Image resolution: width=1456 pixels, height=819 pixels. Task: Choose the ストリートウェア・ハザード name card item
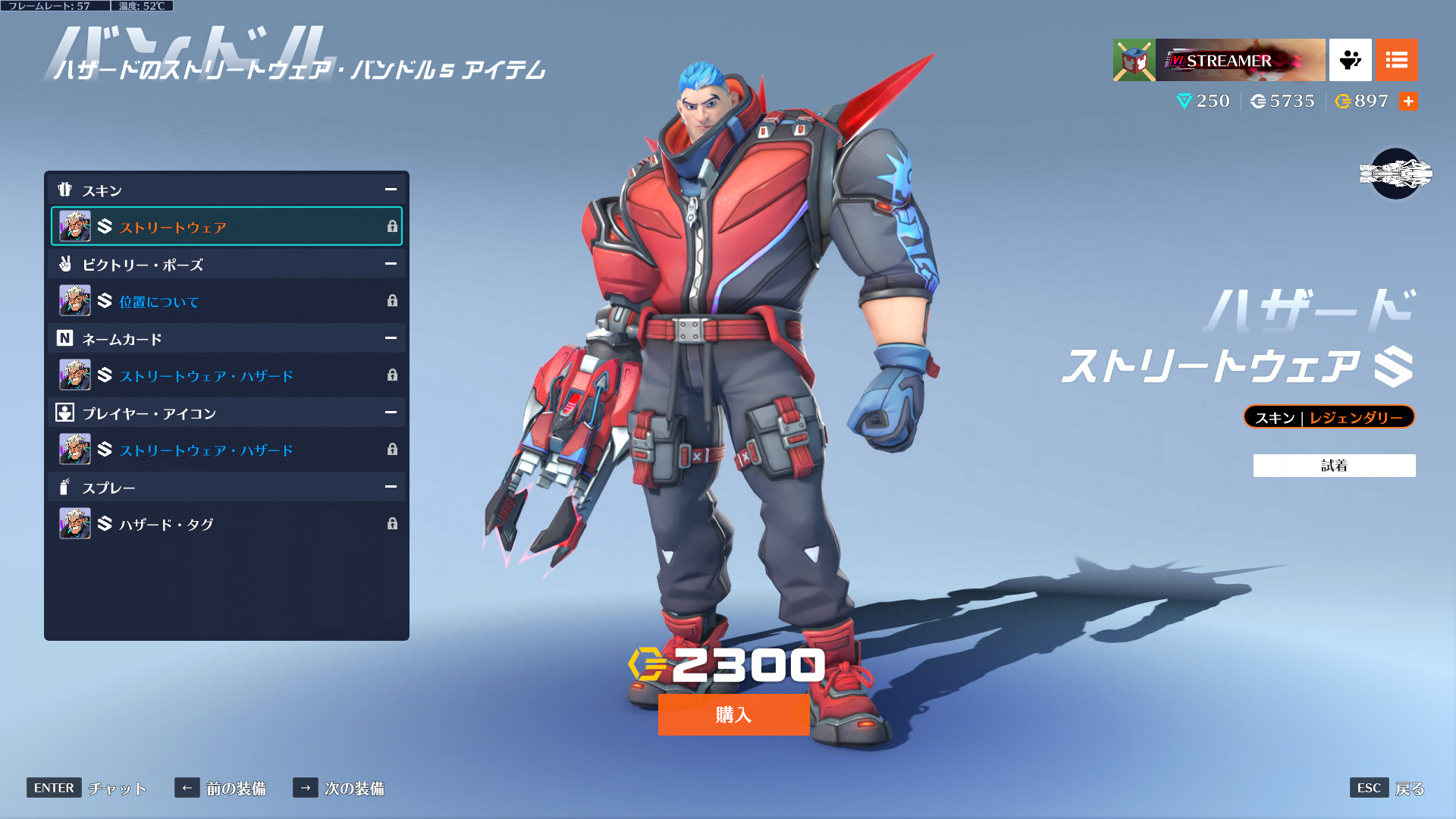click(x=226, y=375)
